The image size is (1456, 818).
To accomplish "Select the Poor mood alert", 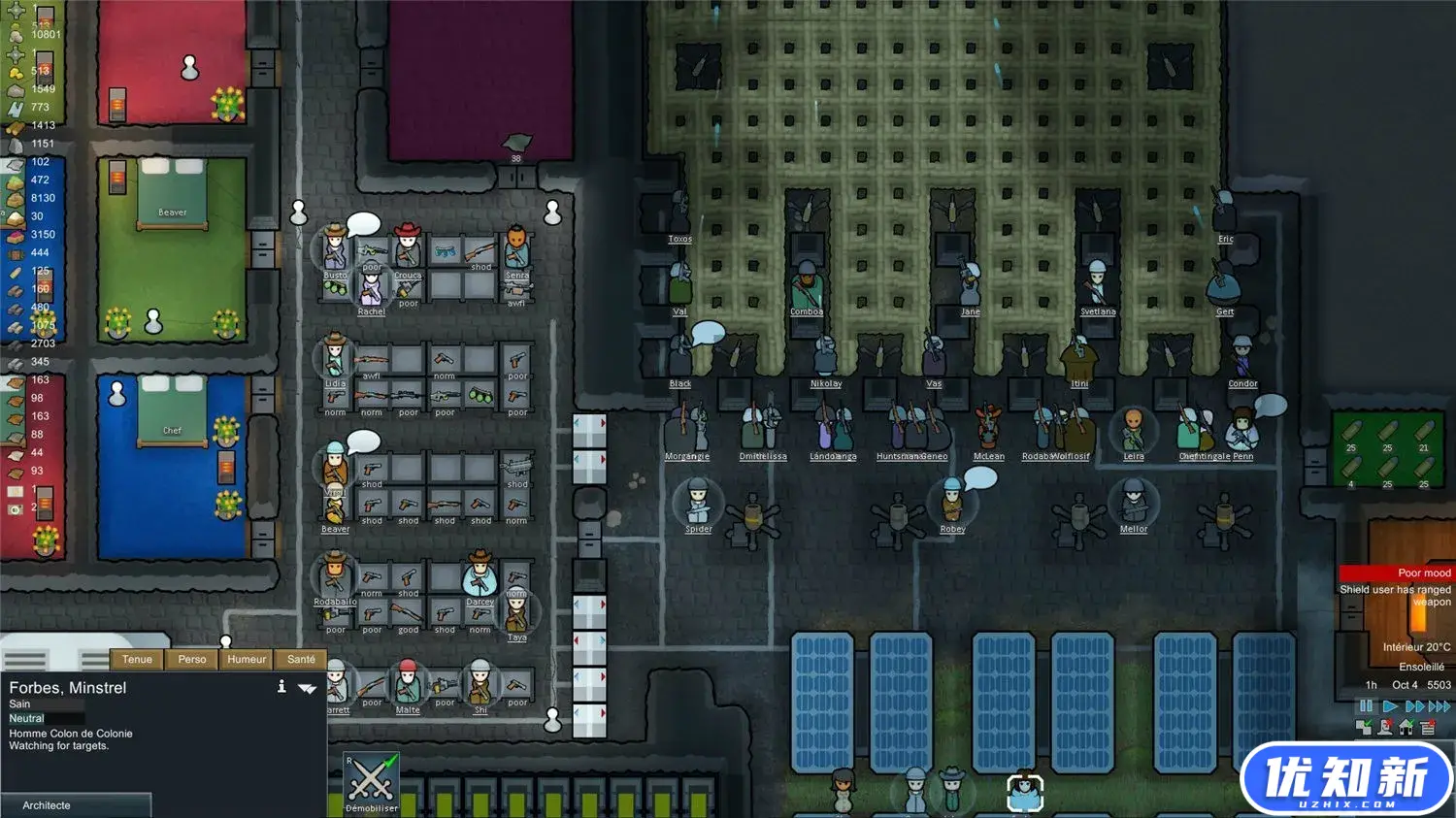I will point(1397,573).
